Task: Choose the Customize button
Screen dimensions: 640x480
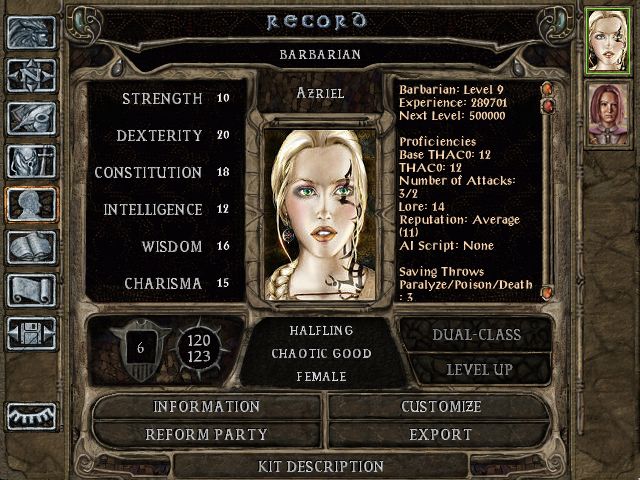Action: click(x=441, y=407)
